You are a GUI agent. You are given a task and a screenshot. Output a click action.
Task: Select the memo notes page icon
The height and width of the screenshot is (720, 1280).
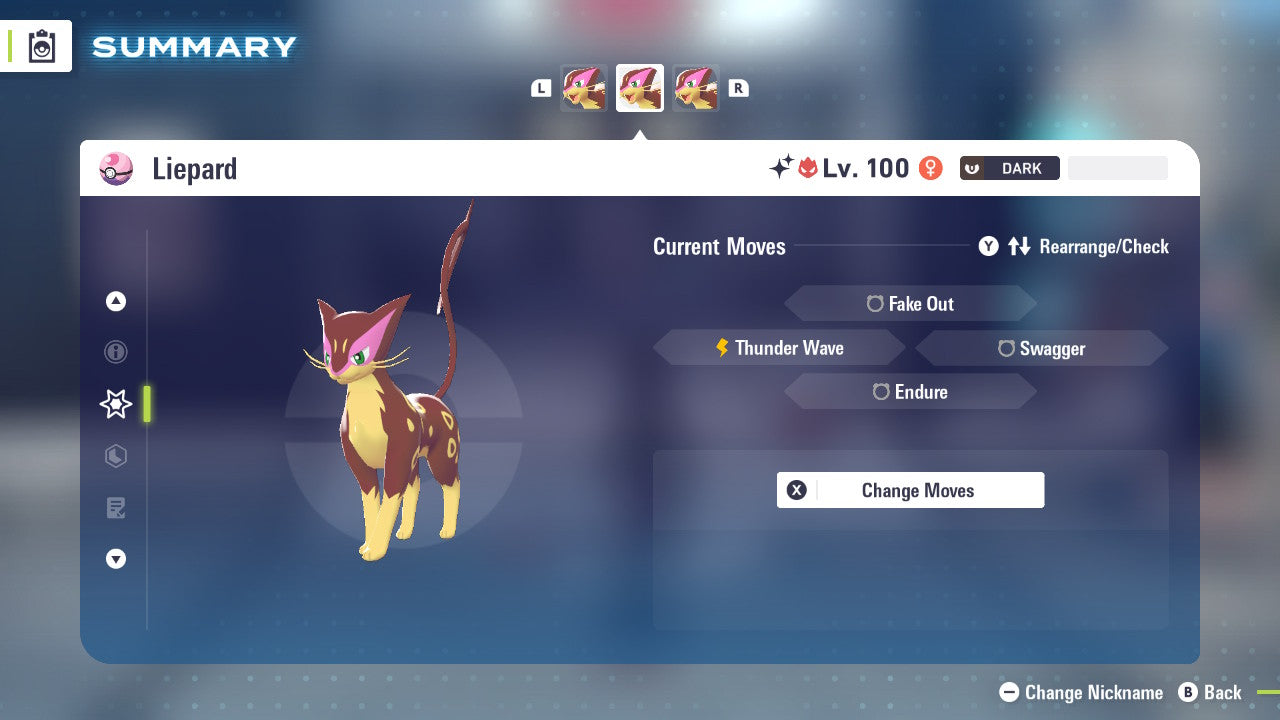tap(115, 507)
